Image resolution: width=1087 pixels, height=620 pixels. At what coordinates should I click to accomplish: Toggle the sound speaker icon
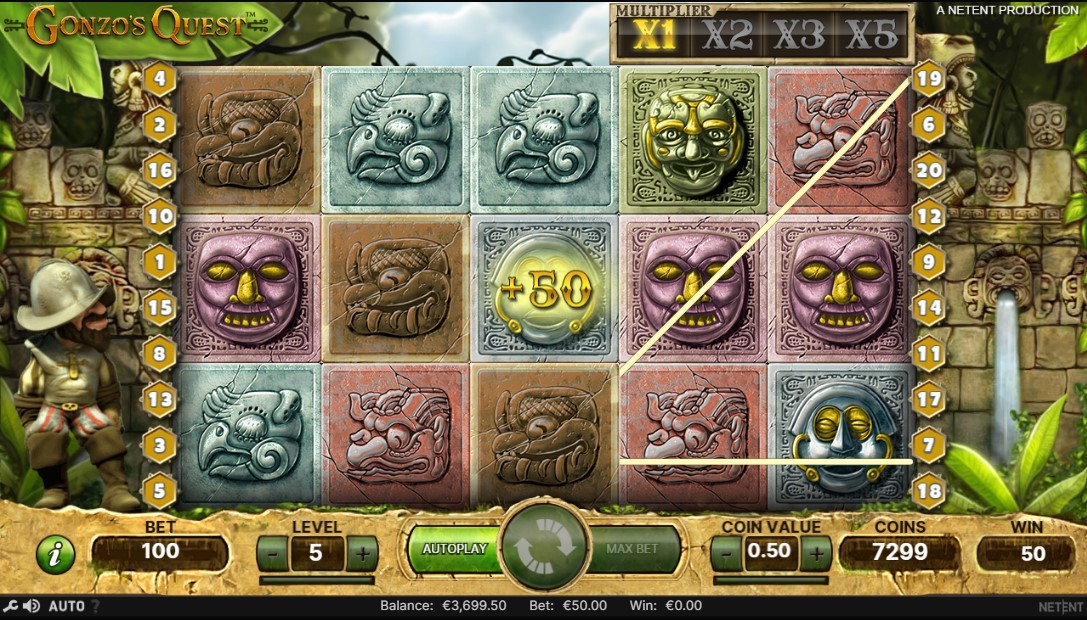pyautogui.click(x=32, y=606)
